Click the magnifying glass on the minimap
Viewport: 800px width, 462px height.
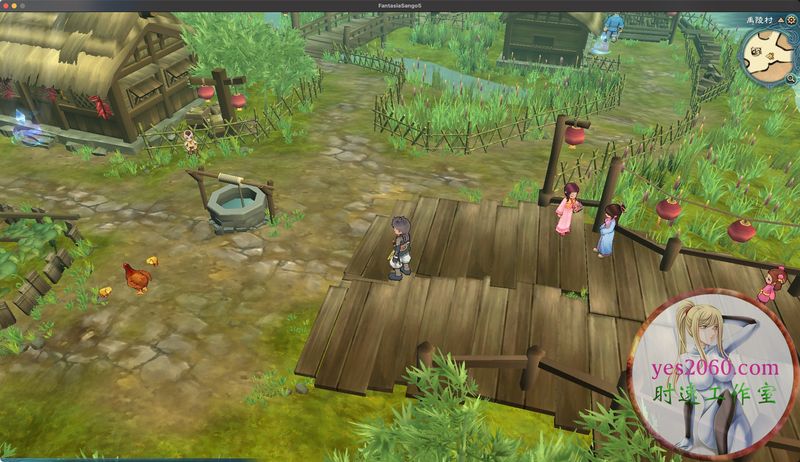click(790, 75)
